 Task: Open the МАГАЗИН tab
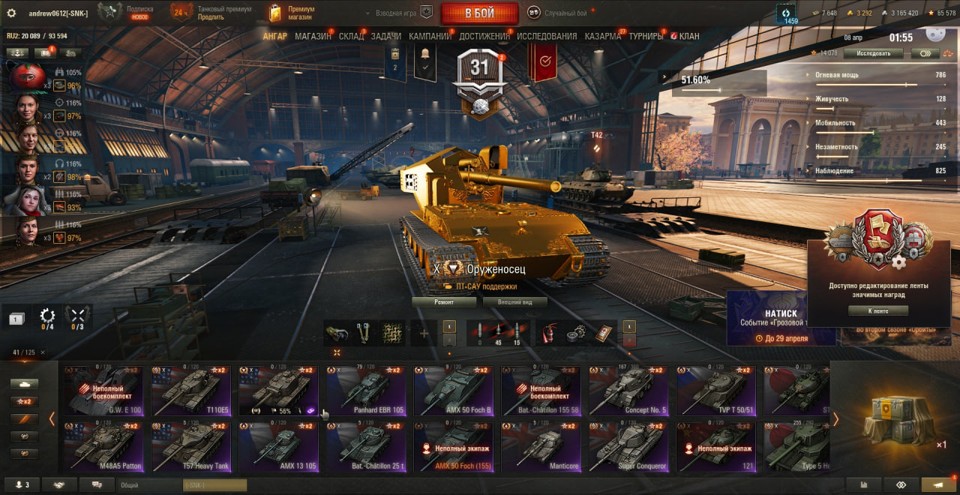click(313, 36)
